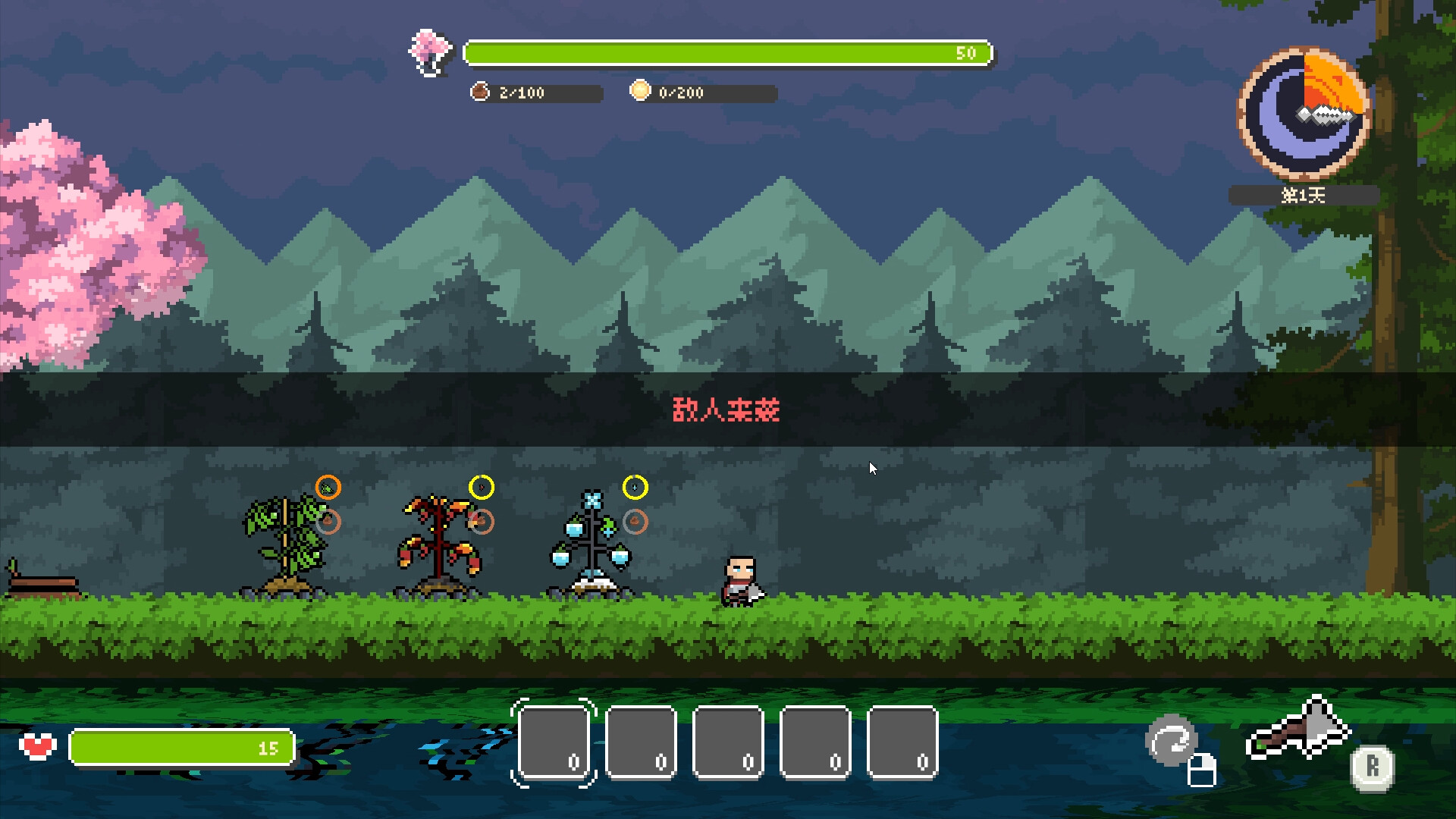Dismiss the 敌人来袭 enemy warning banner
This screenshot has height=819, width=1456.
(726, 409)
